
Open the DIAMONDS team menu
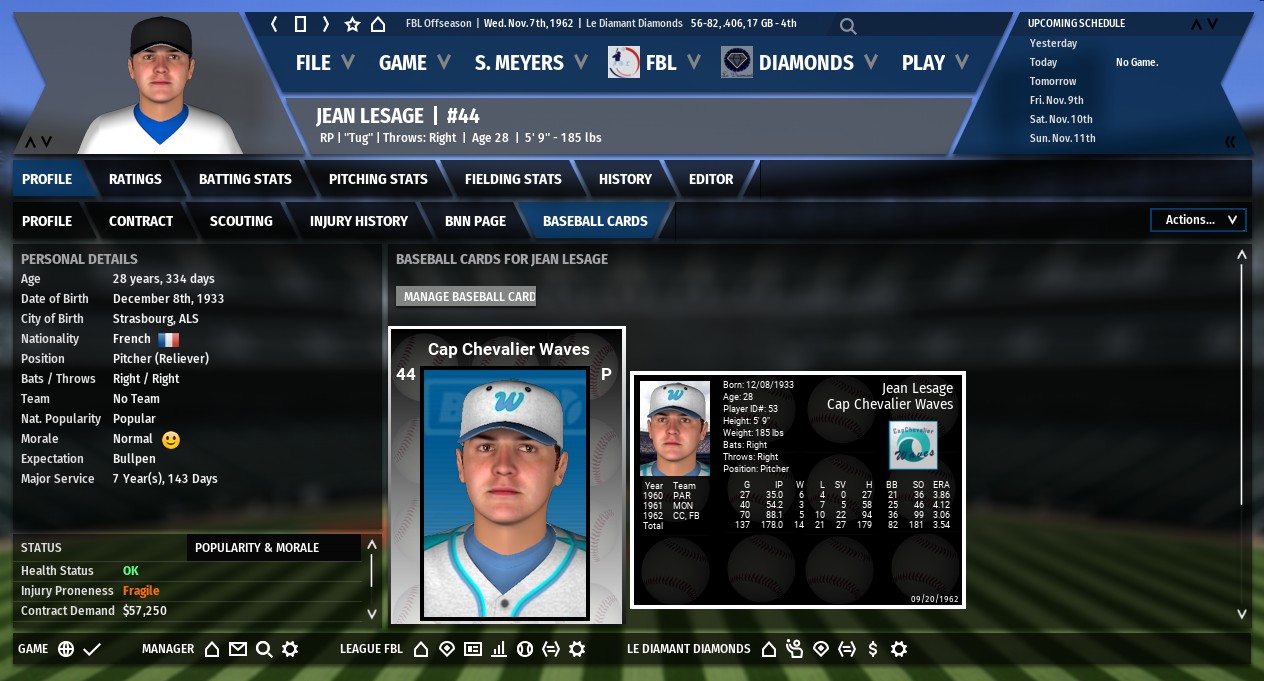tap(805, 63)
